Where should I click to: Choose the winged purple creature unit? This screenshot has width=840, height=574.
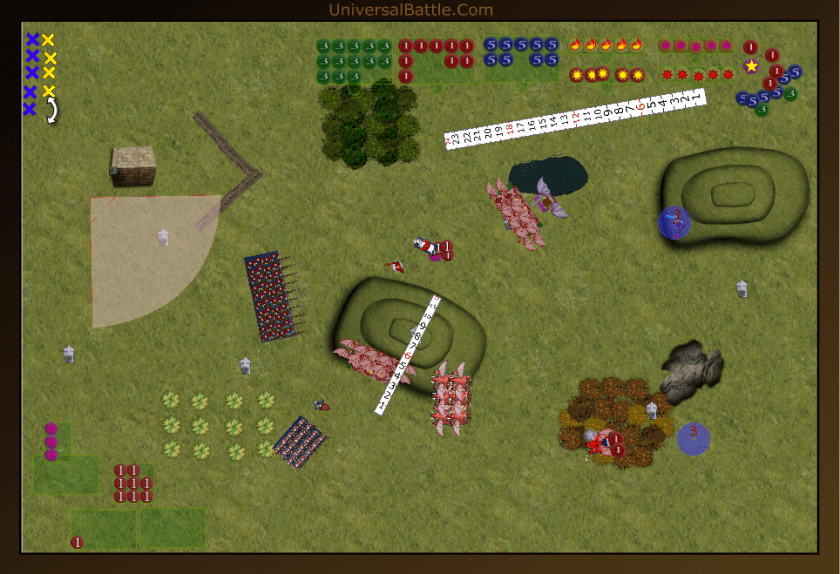pyautogui.click(x=548, y=198)
